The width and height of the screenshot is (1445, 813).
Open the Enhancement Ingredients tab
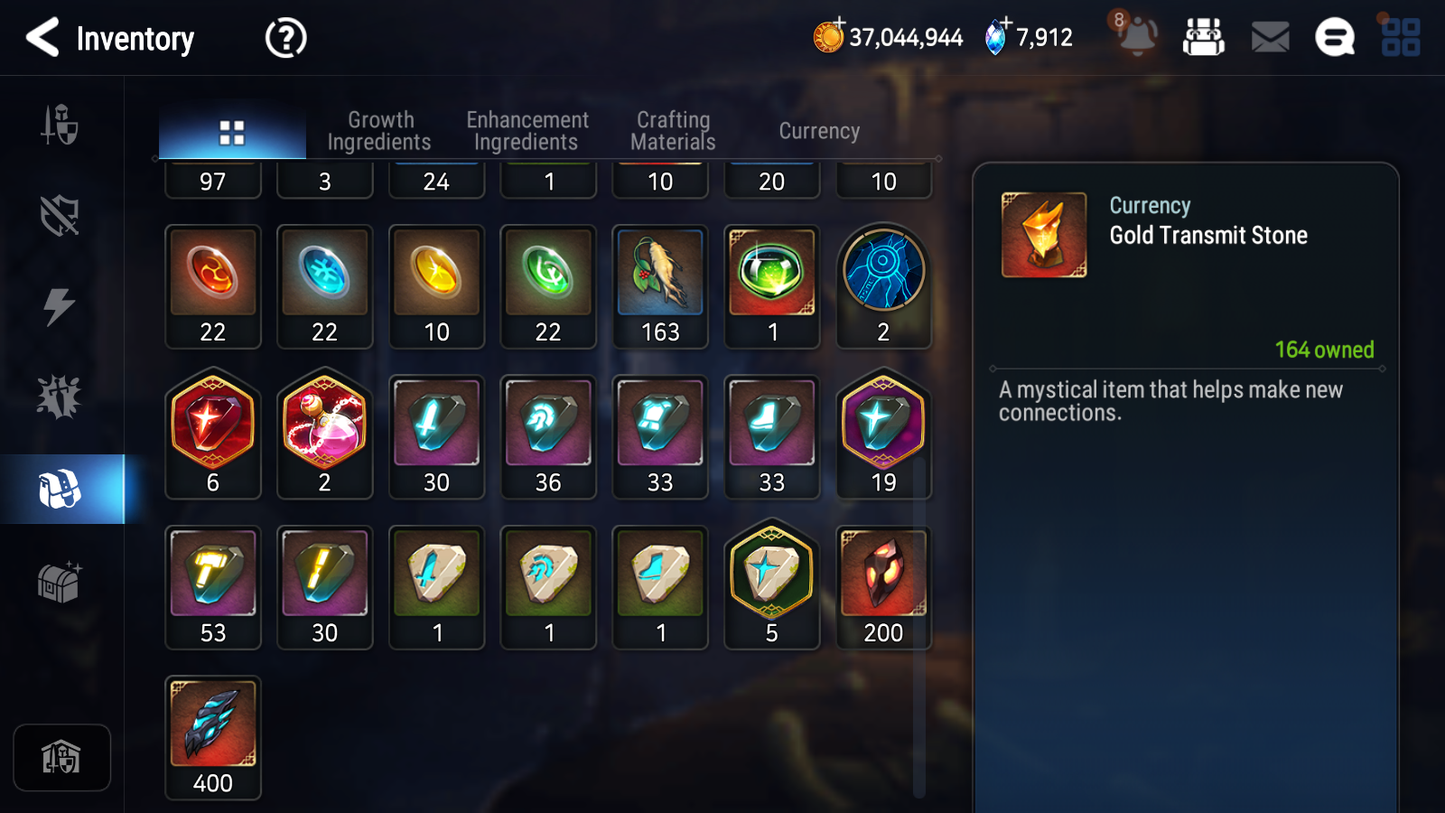[527, 131]
